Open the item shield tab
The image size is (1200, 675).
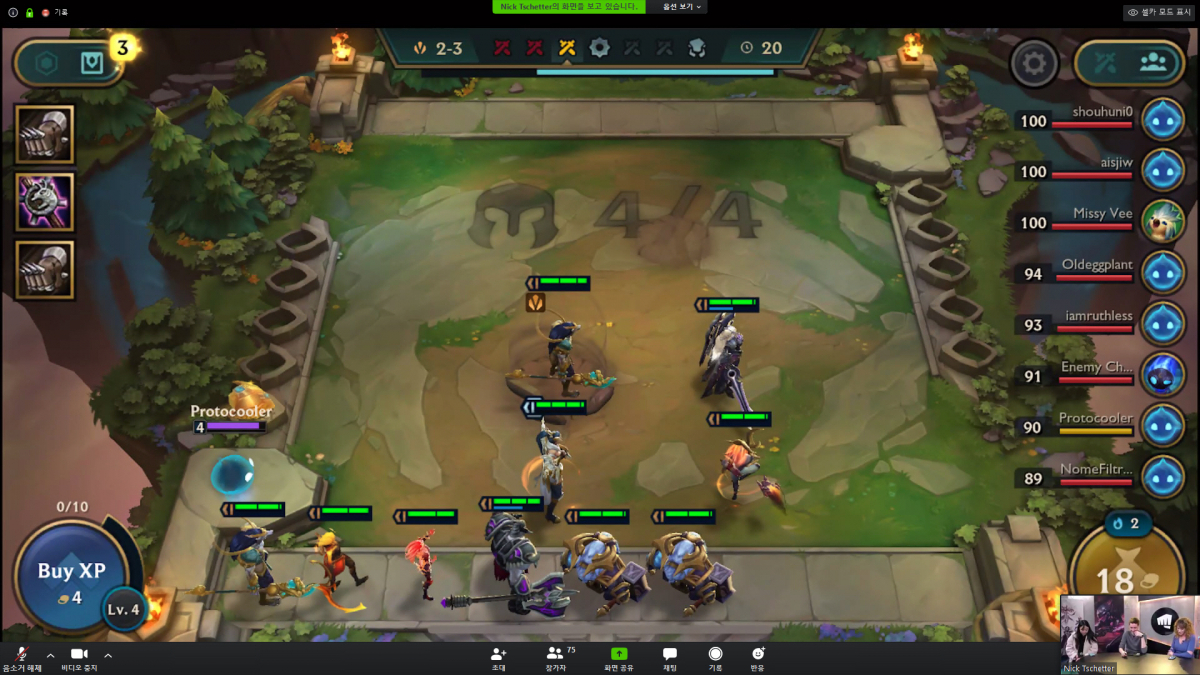click(91, 64)
